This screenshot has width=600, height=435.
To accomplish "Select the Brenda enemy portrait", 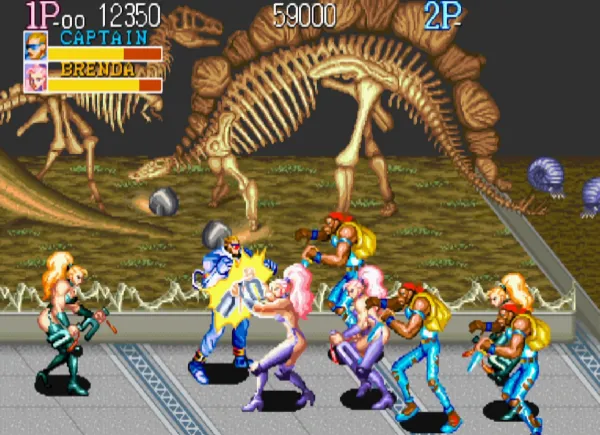I will [35, 78].
